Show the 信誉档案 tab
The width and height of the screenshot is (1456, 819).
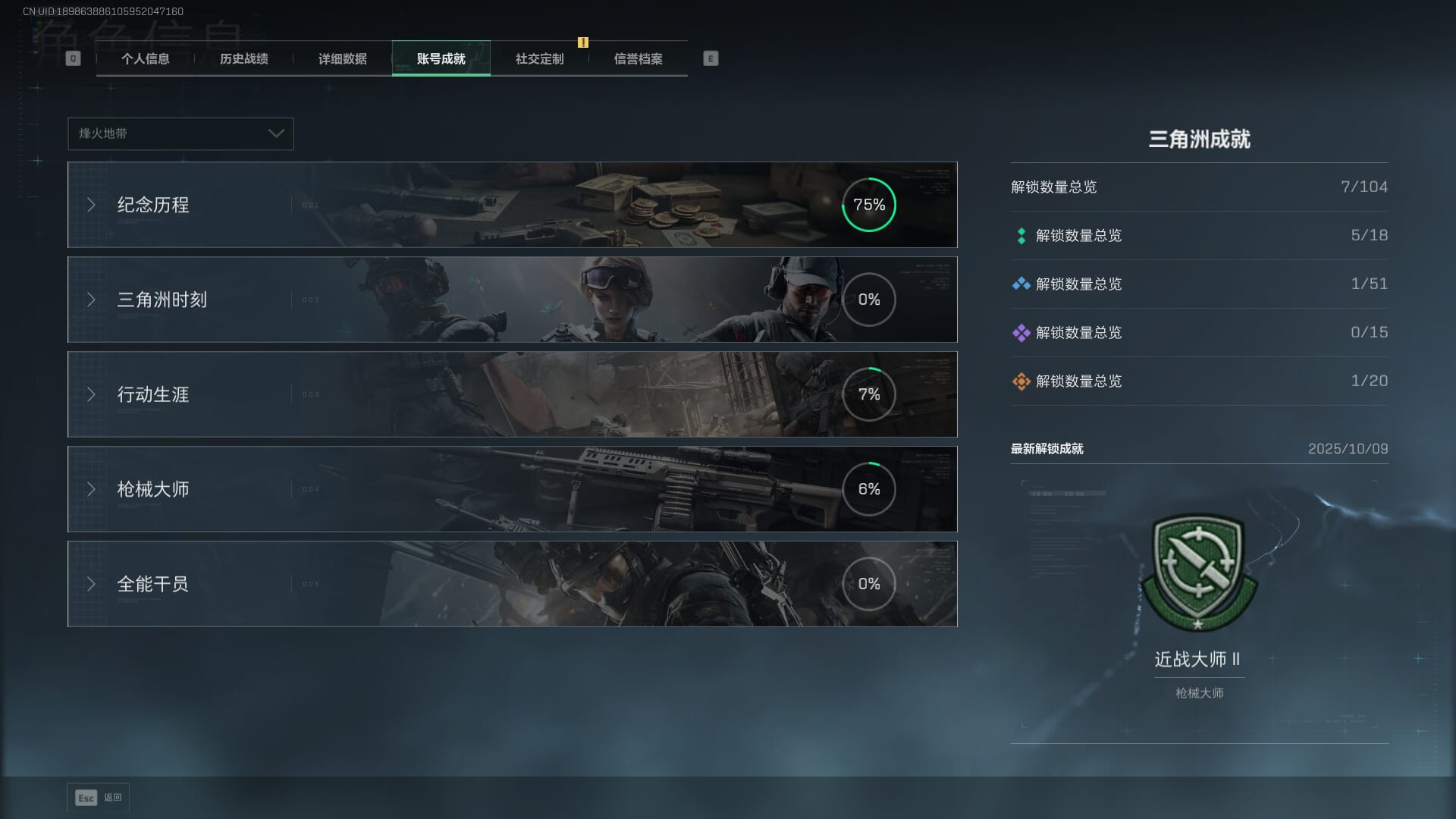pos(638,59)
